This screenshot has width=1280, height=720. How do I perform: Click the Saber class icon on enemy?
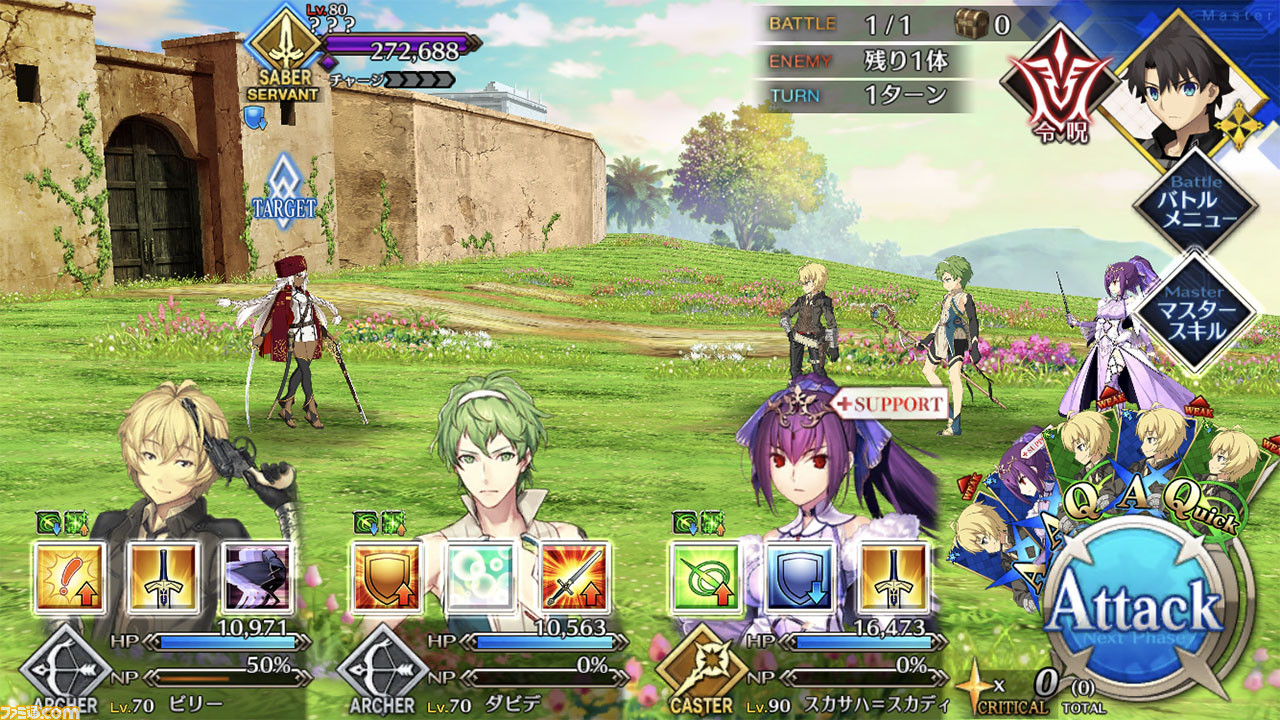283,50
